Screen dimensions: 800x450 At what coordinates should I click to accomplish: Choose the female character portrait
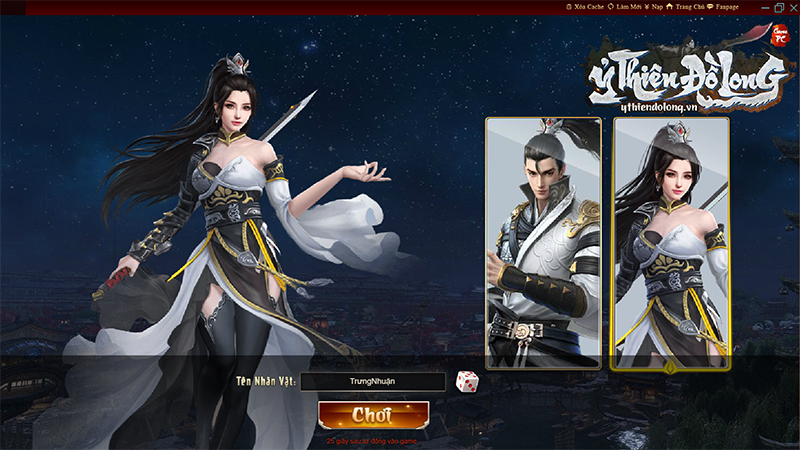click(x=671, y=243)
